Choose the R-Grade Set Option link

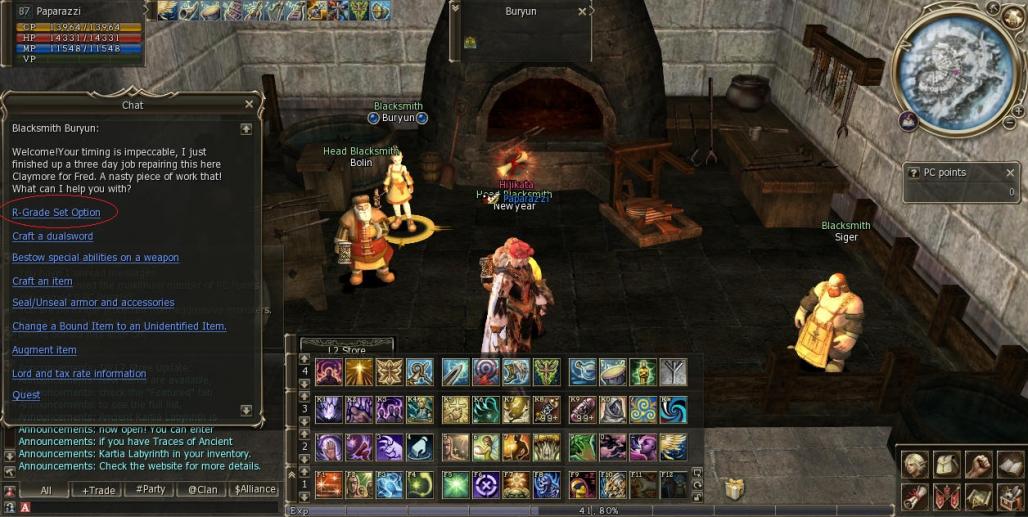click(56, 213)
